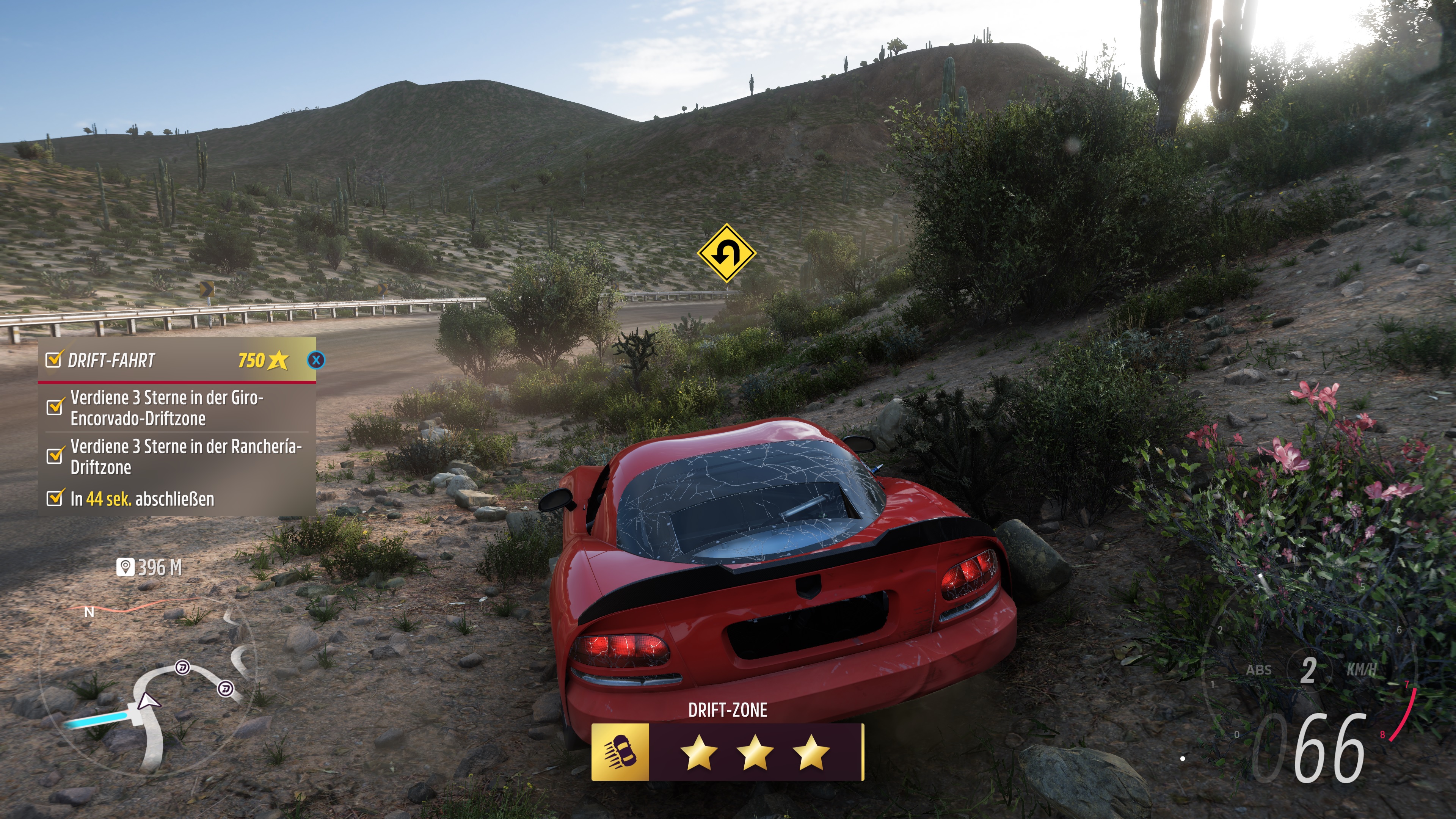Viewport: 1456px width, 819px height.
Task: Click the drifting car icon on the Drift-Zone banner
Action: (620, 752)
